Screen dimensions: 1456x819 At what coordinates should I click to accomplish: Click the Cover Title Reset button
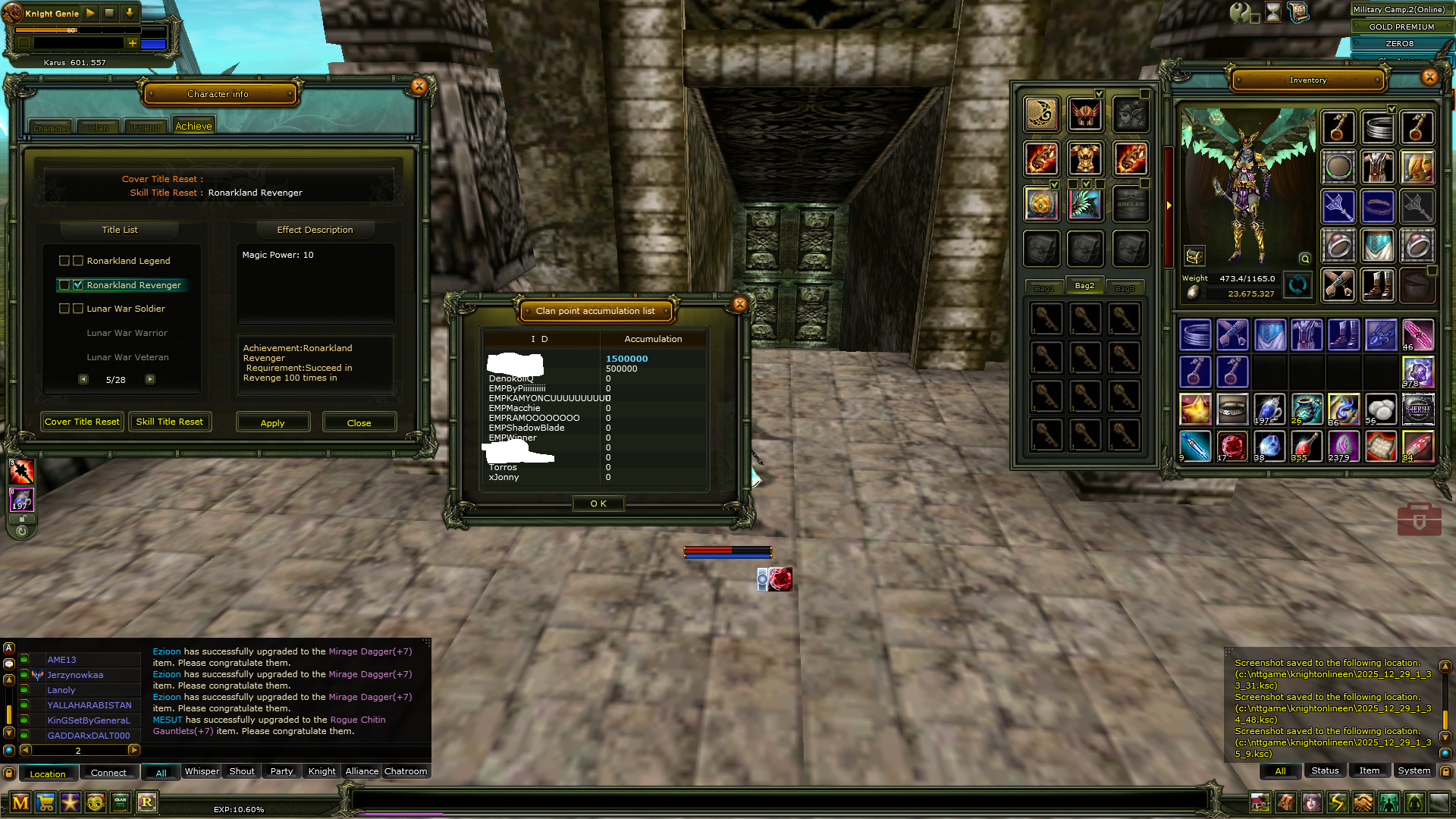[82, 422]
